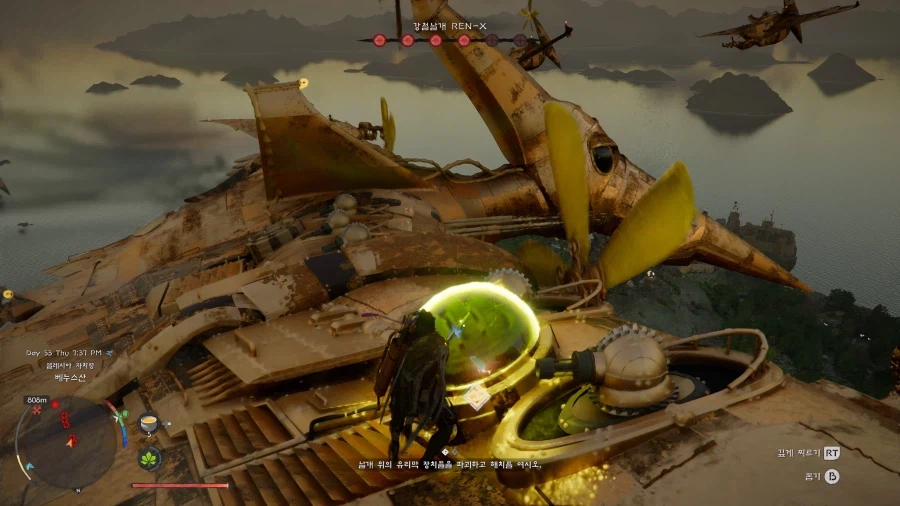Click the red X objective marker on minimap
Viewport: 900px width, 506px height.
pyautogui.click(x=37, y=410)
